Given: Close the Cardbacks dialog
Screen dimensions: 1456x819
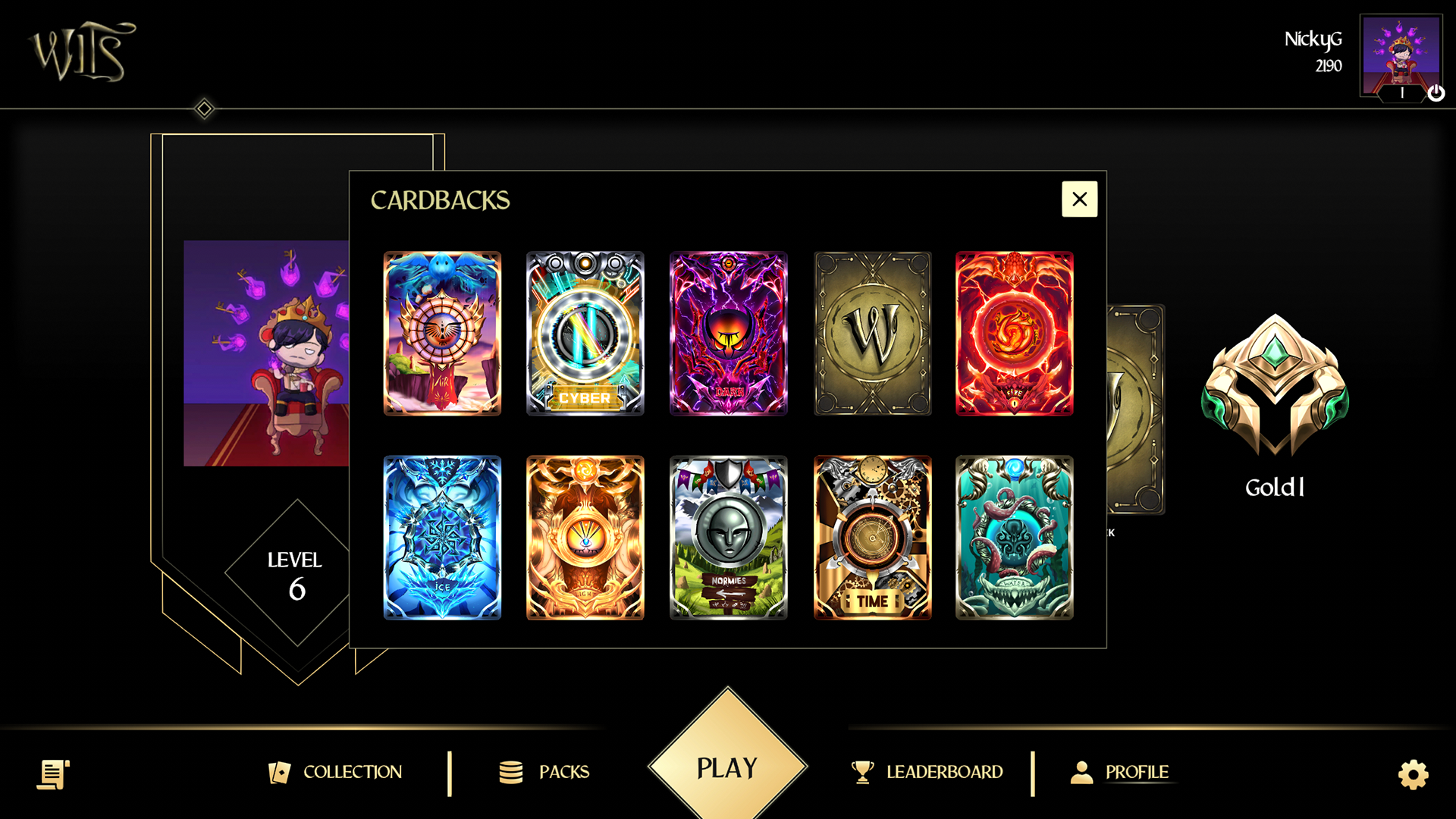Looking at the screenshot, I should point(1079,199).
